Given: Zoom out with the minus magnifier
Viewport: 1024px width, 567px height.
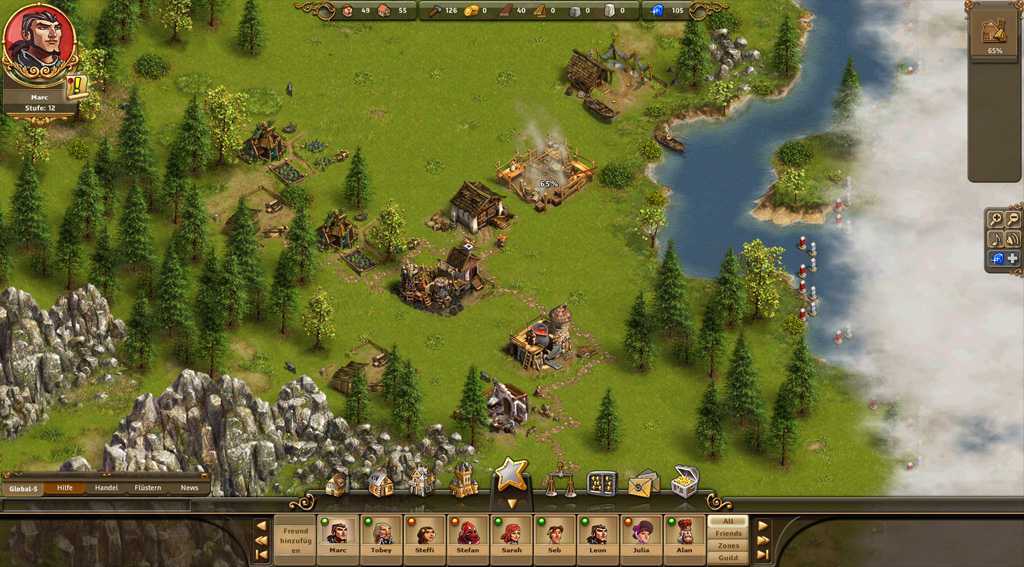Looking at the screenshot, I should pos(1013,220).
